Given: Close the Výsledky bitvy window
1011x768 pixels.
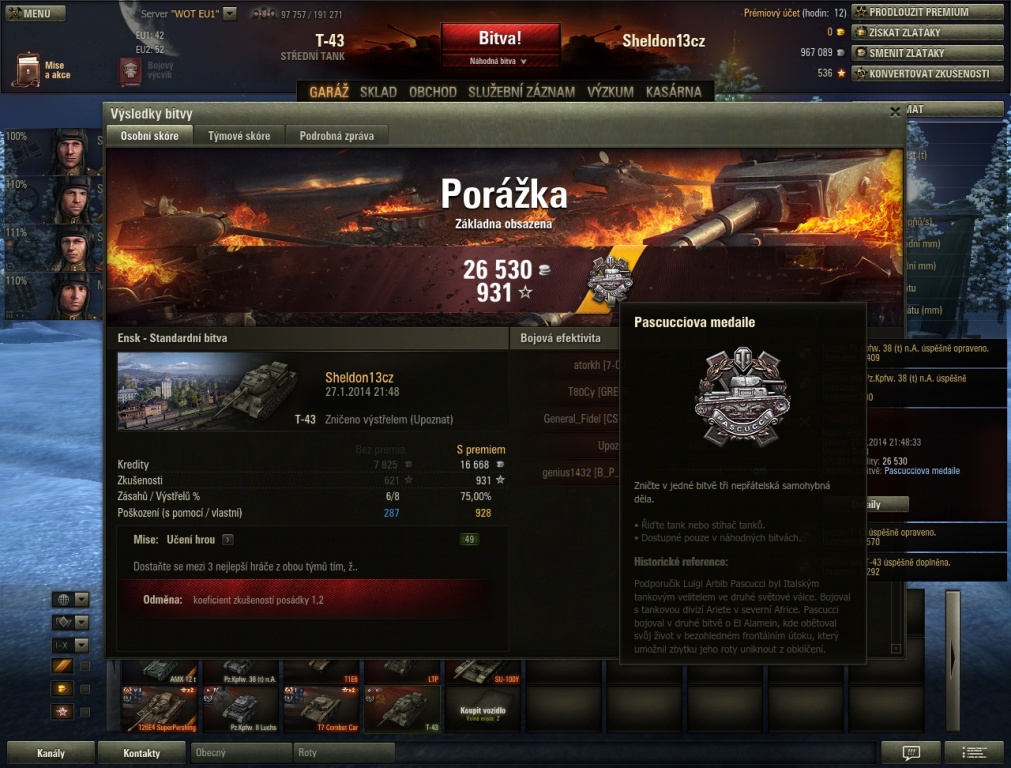Looking at the screenshot, I should coord(895,113).
